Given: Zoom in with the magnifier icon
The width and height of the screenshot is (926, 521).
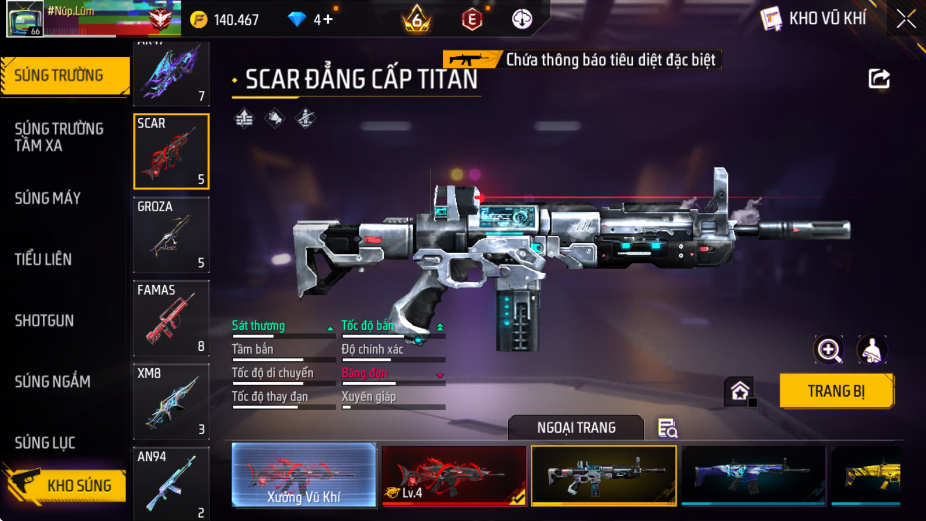Looking at the screenshot, I should 829,349.
